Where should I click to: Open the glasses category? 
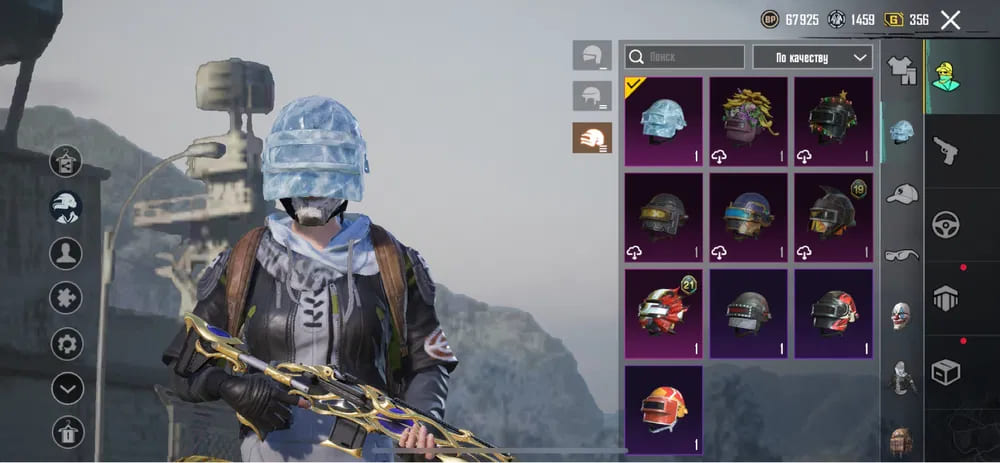pyautogui.click(x=902, y=254)
